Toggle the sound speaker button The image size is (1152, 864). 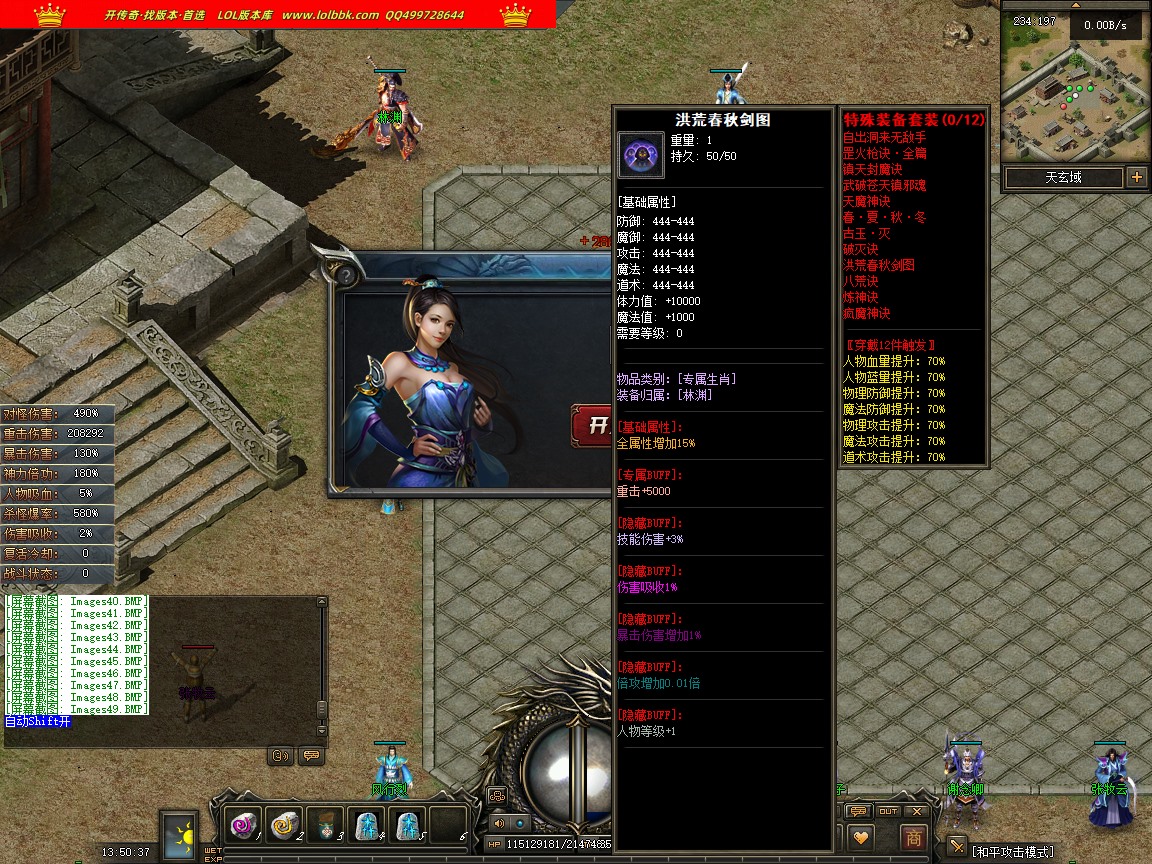click(499, 823)
